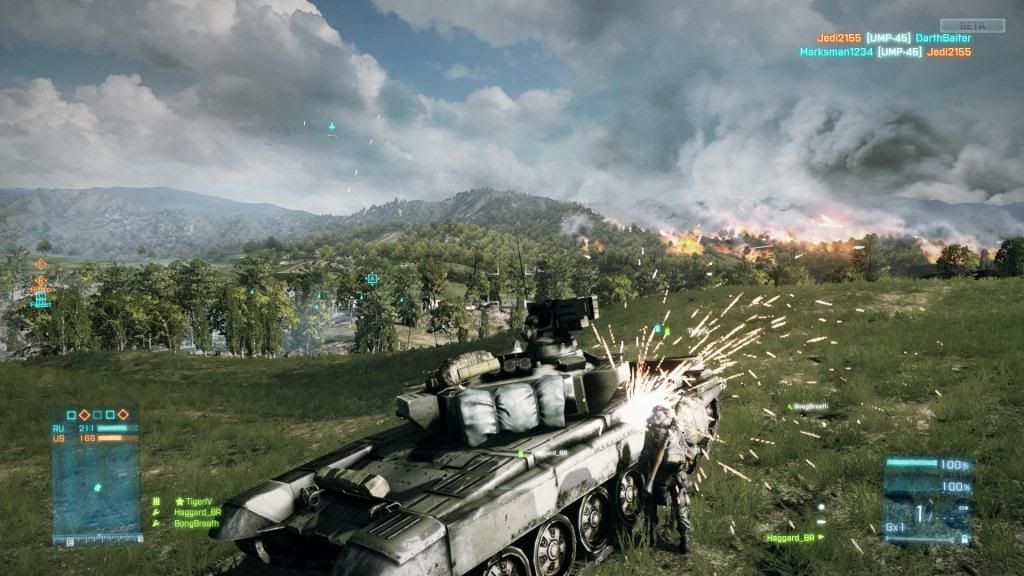1024x576 pixels.
Task: Select squad leader TigerIV in squad list
Action: click(196, 501)
